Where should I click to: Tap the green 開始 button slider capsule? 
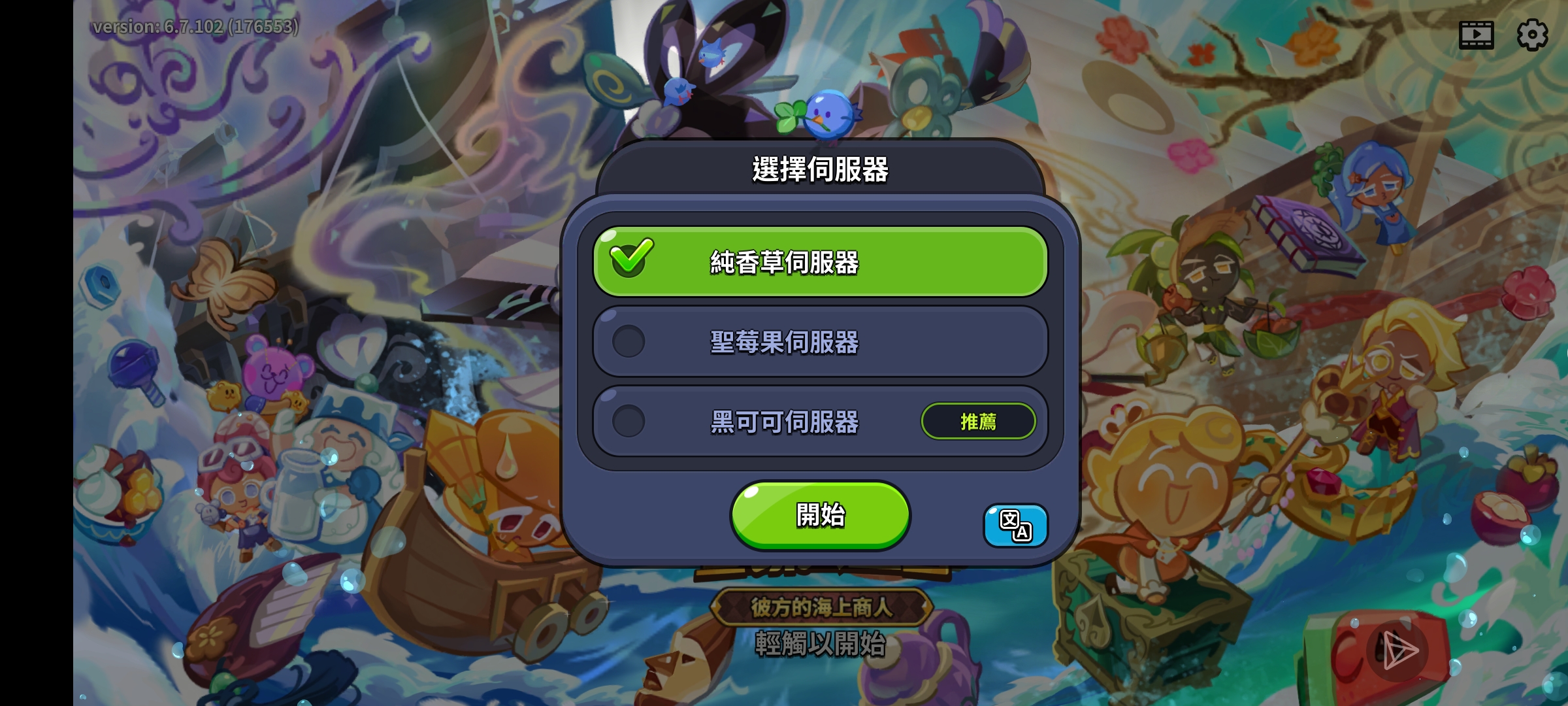(x=820, y=515)
